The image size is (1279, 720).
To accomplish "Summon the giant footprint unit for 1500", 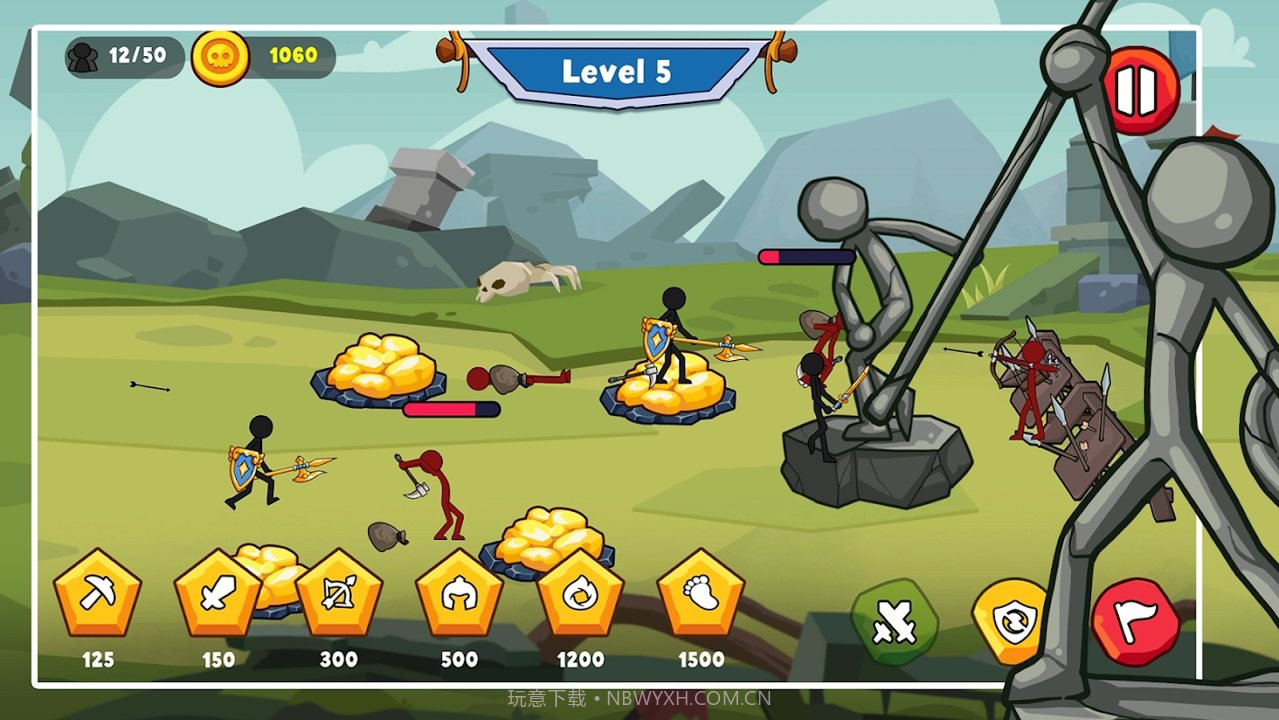I will 701,595.
